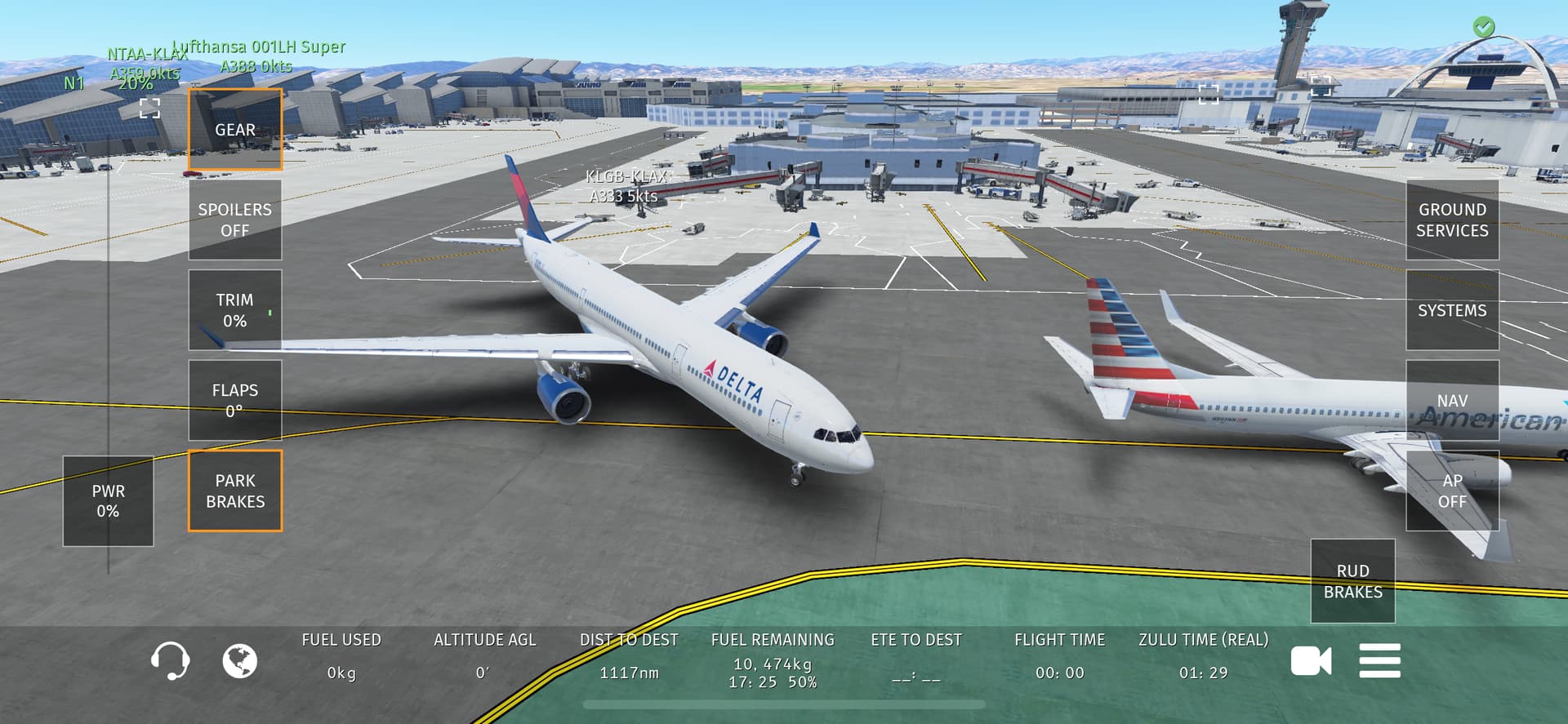Select the FUEL REMAINING status item
The height and width of the screenshot is (724, 1568).
773,660
